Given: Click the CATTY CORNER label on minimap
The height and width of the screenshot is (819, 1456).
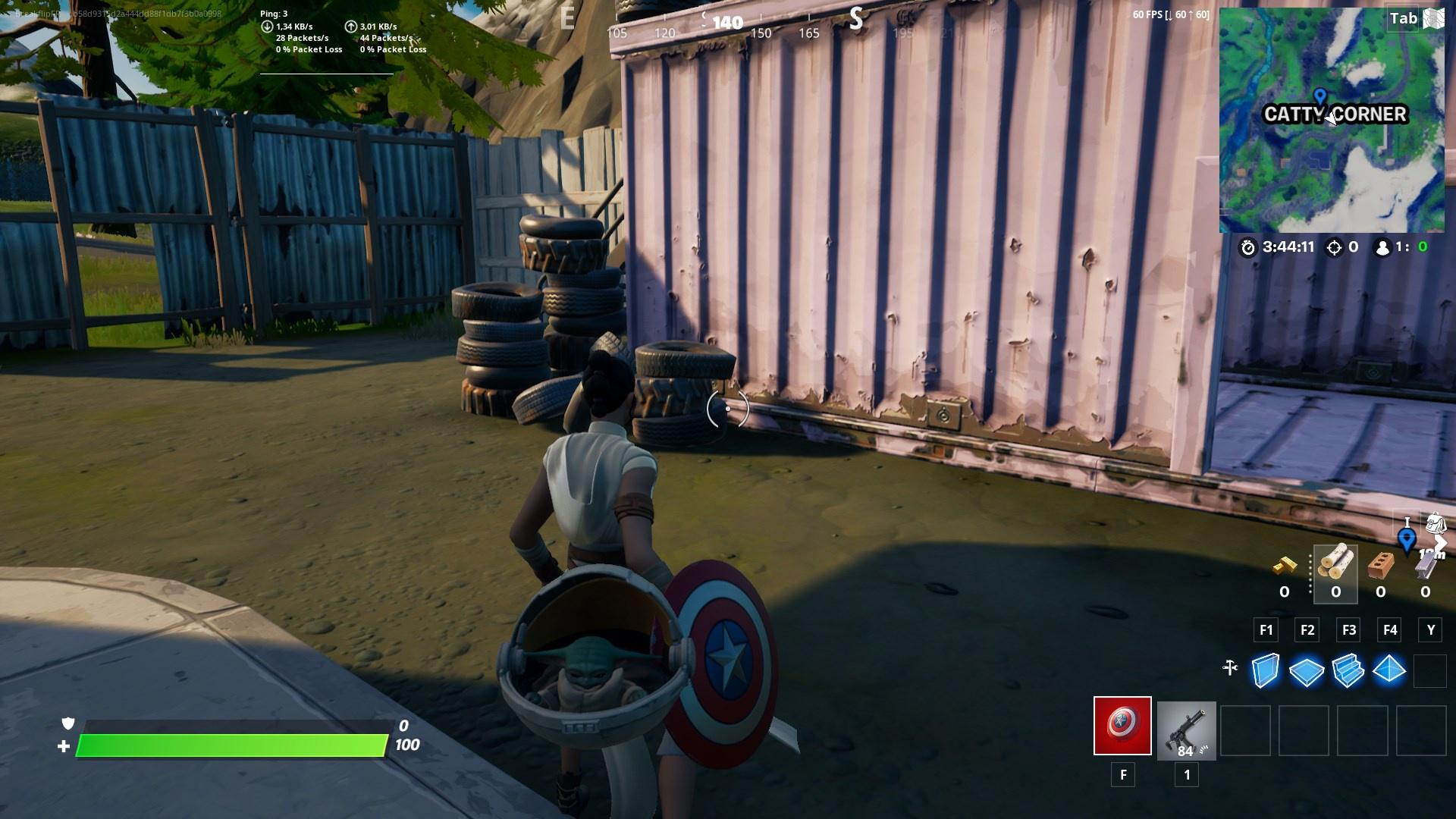Looking at the screenshot, I should click(x=1335, y=115).
